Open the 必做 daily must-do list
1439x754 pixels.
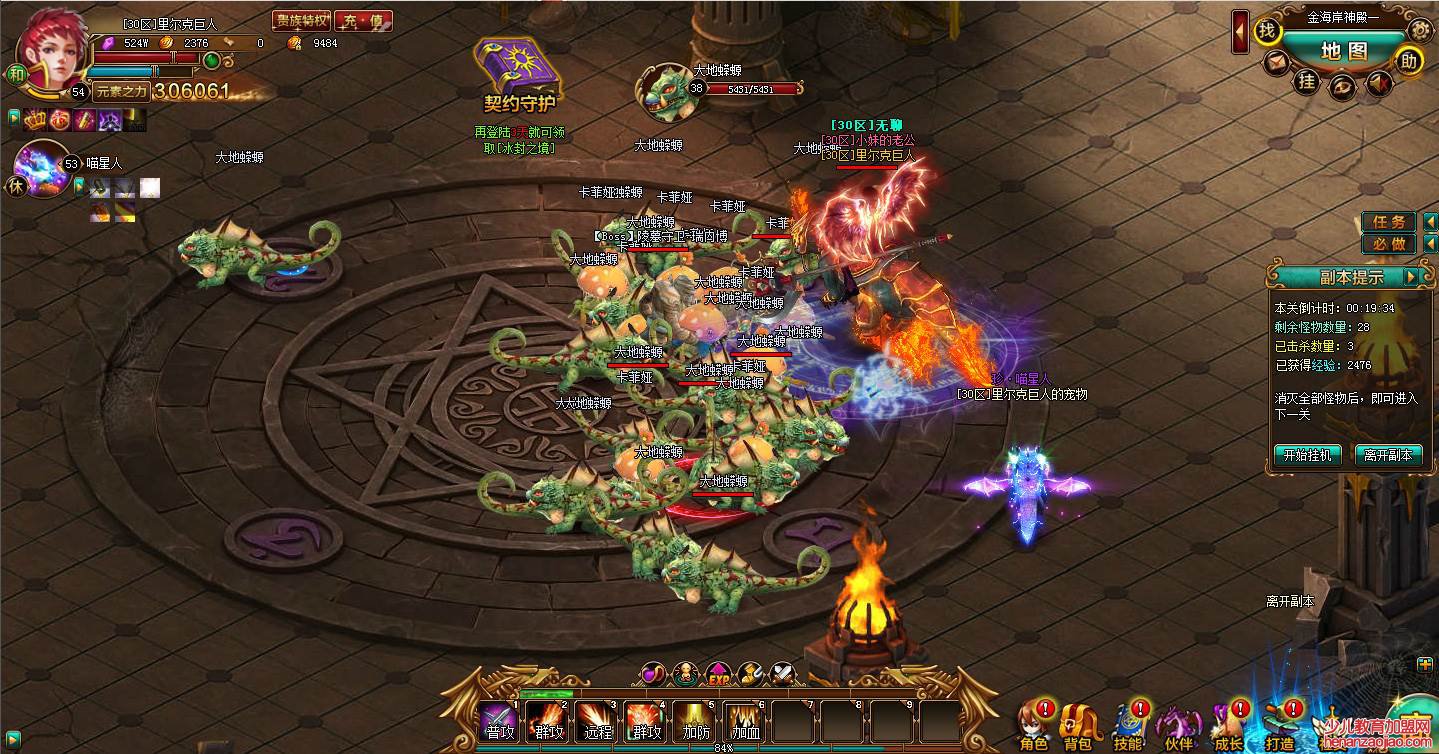(1389, 244)
